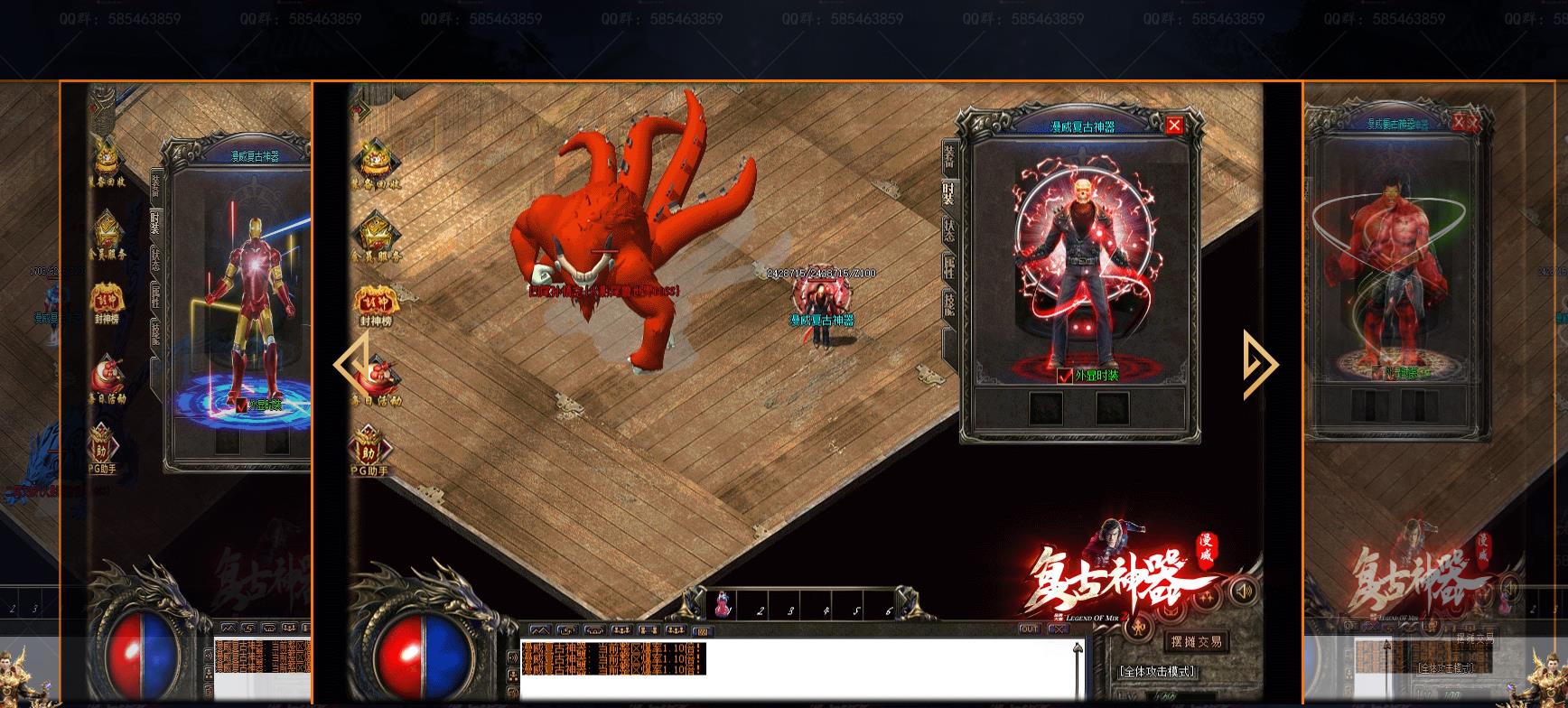The image size is (1568, 708).
Task: Enable 外显时装 in the leftmost costume panel
Action: coord(241,405)
